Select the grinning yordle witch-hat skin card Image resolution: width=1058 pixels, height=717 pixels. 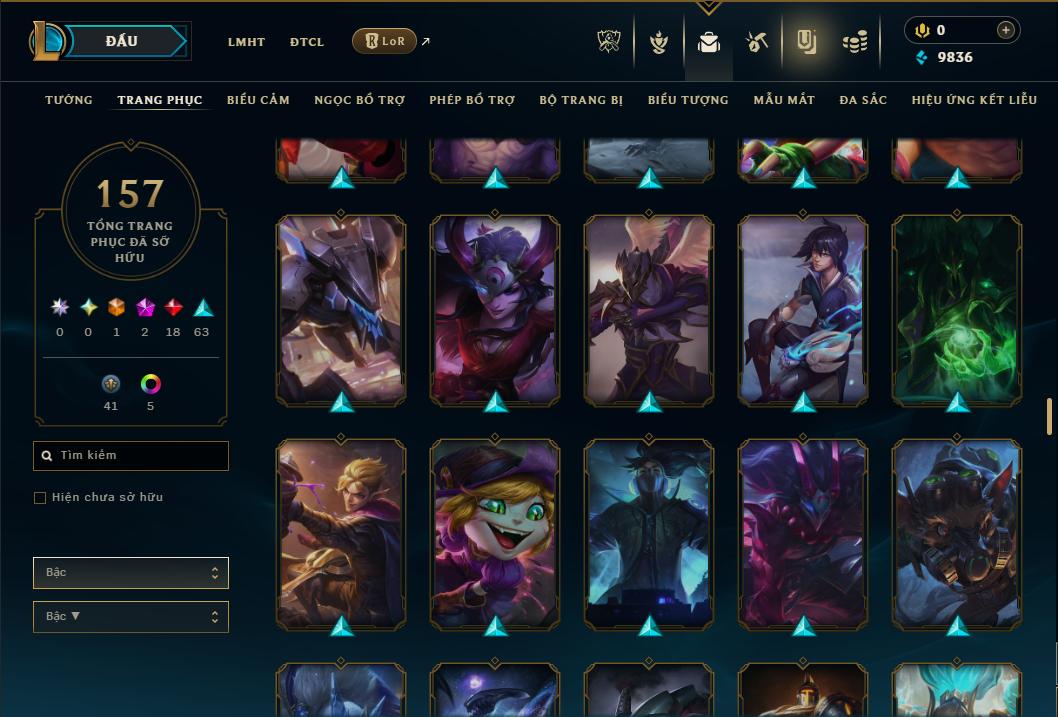(495, 534)
